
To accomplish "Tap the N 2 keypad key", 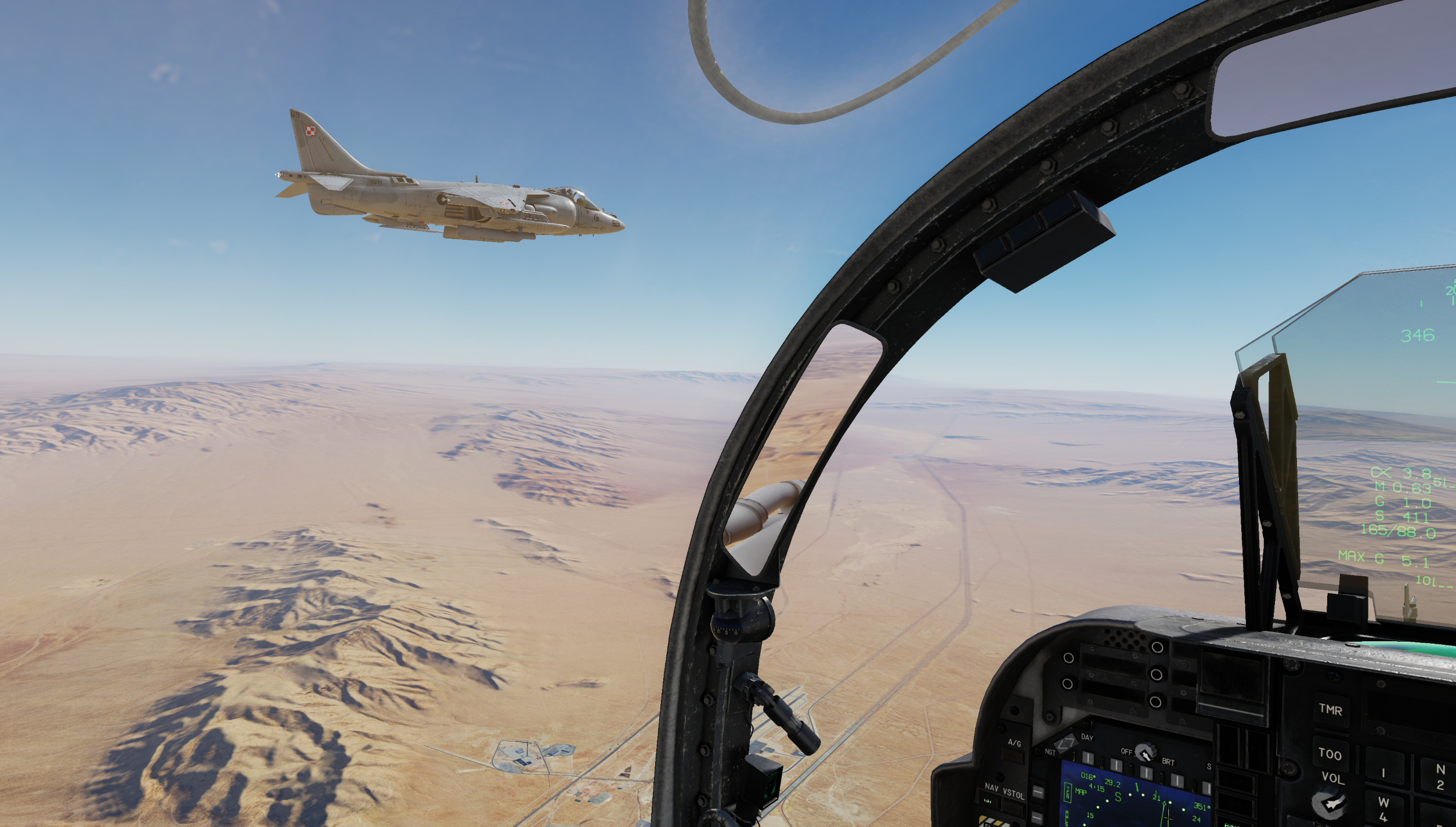I will point(1440,777).
